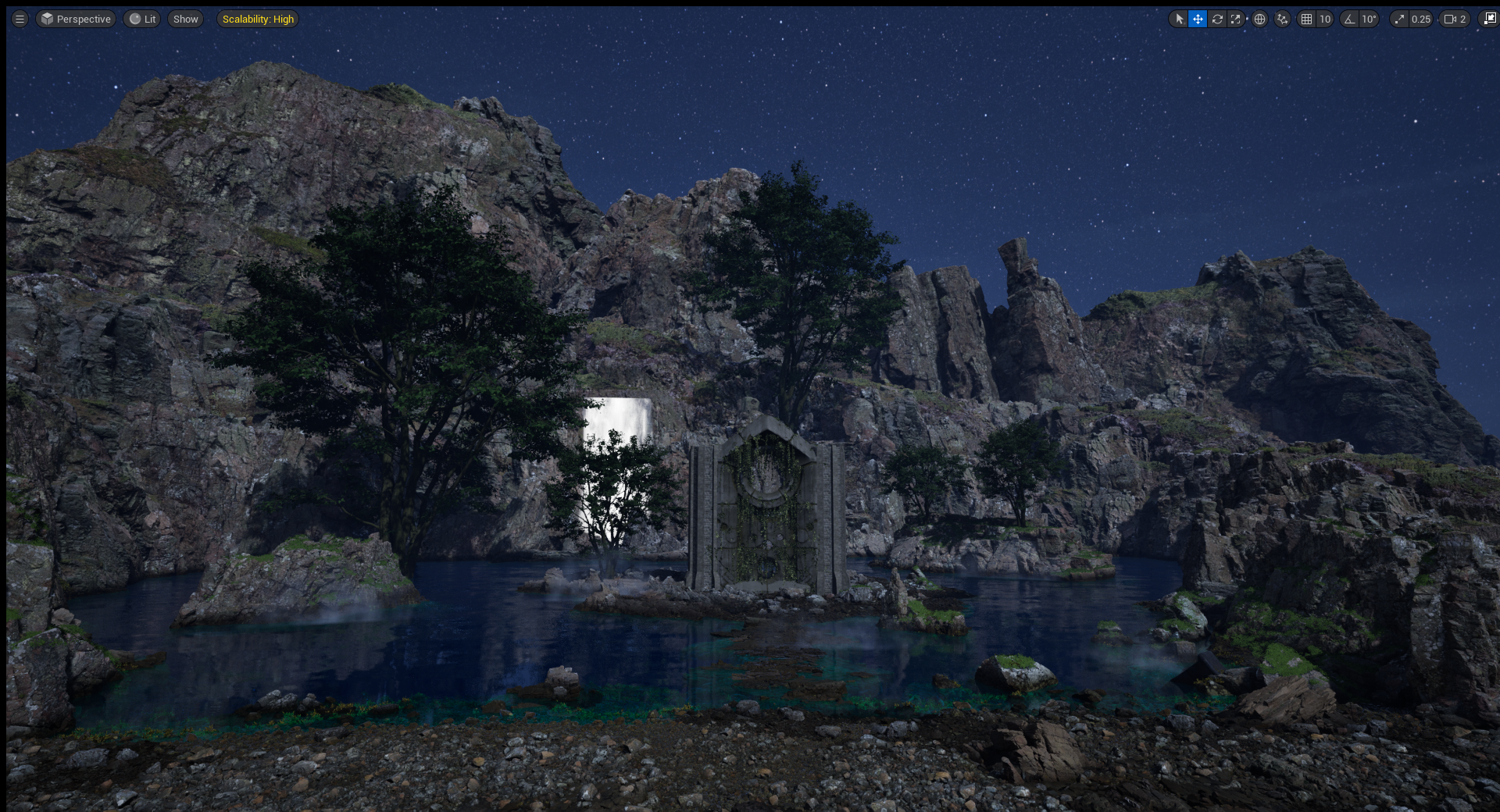Open the viewport options hamburger menu
This screenshot has height=812, width=1500.
20,19
